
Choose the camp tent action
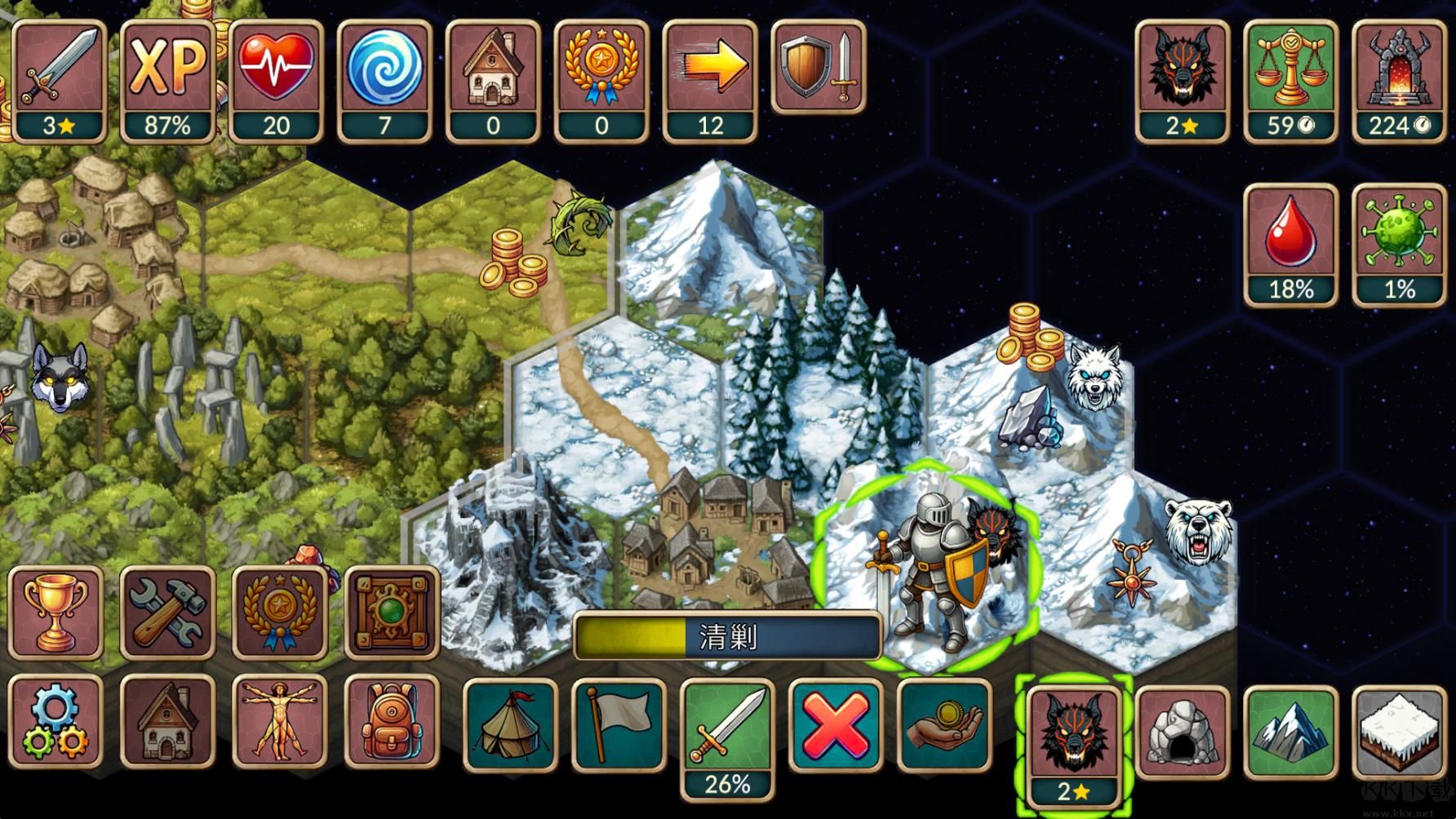click(x=510, y=724)
